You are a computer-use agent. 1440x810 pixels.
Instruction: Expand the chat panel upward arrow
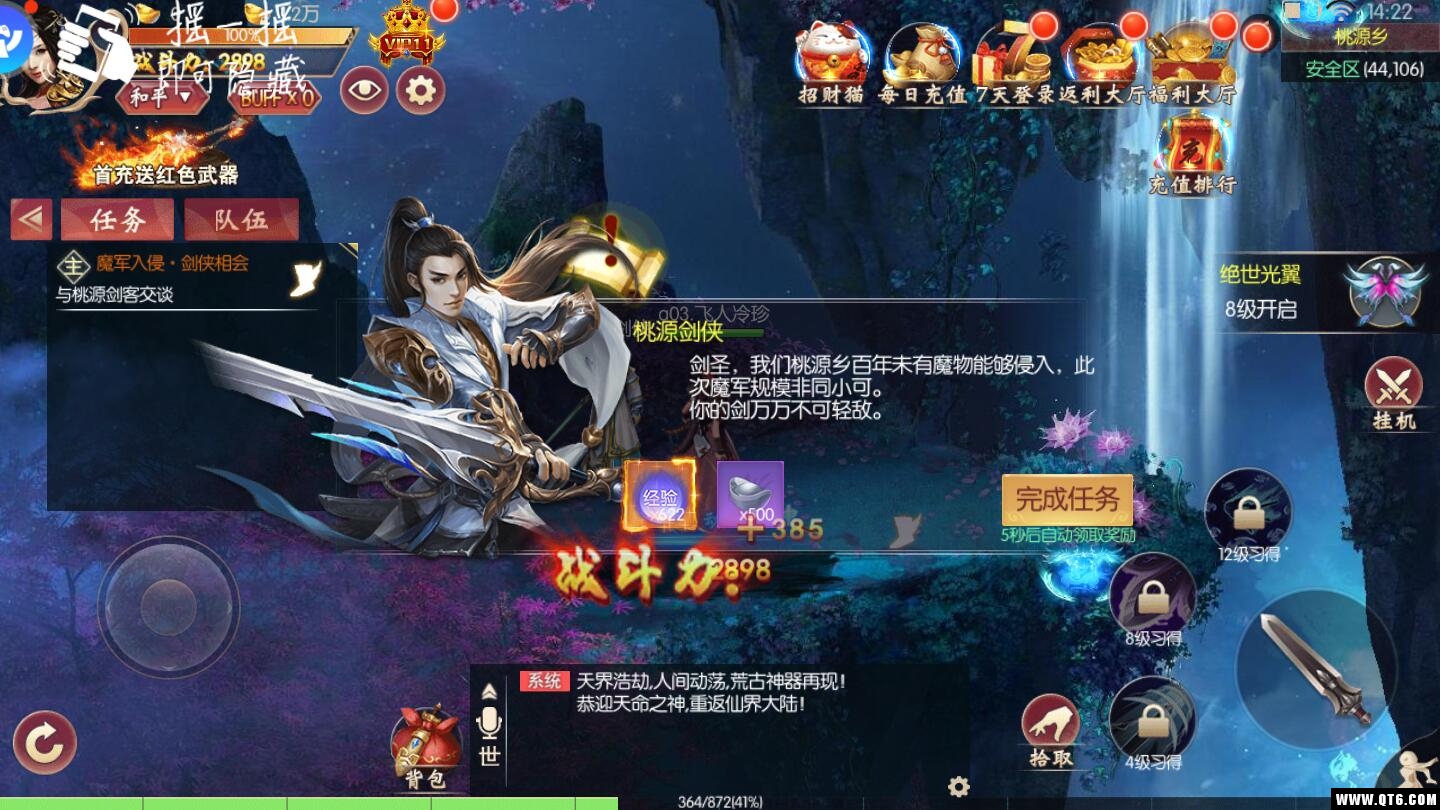click(489, 693)
